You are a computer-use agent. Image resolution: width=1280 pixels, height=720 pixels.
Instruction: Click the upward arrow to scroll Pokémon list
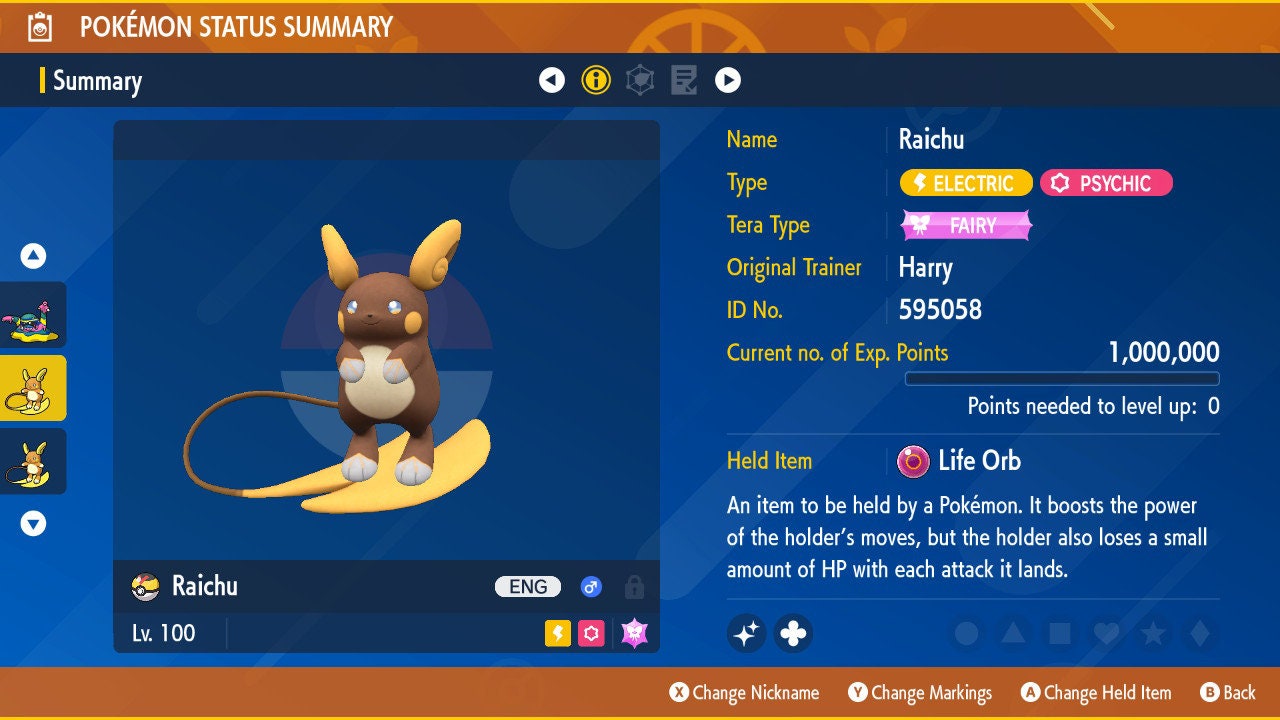coord(33,256)
